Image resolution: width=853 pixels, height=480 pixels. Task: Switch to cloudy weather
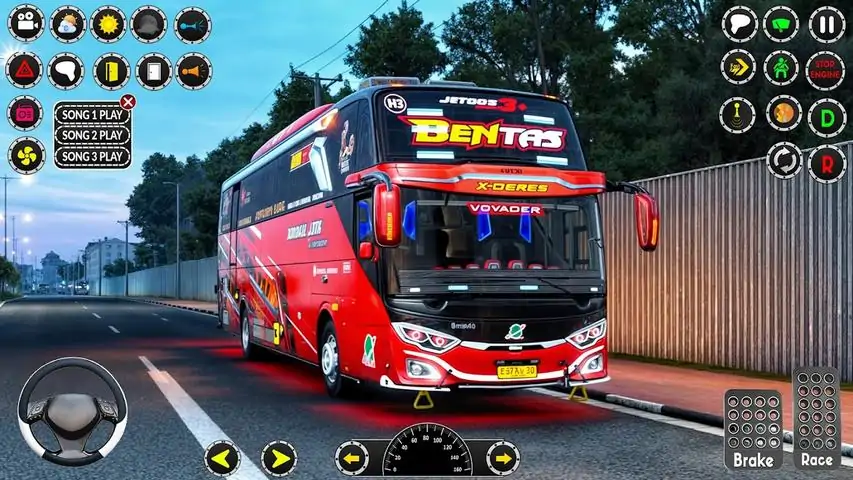68,23
